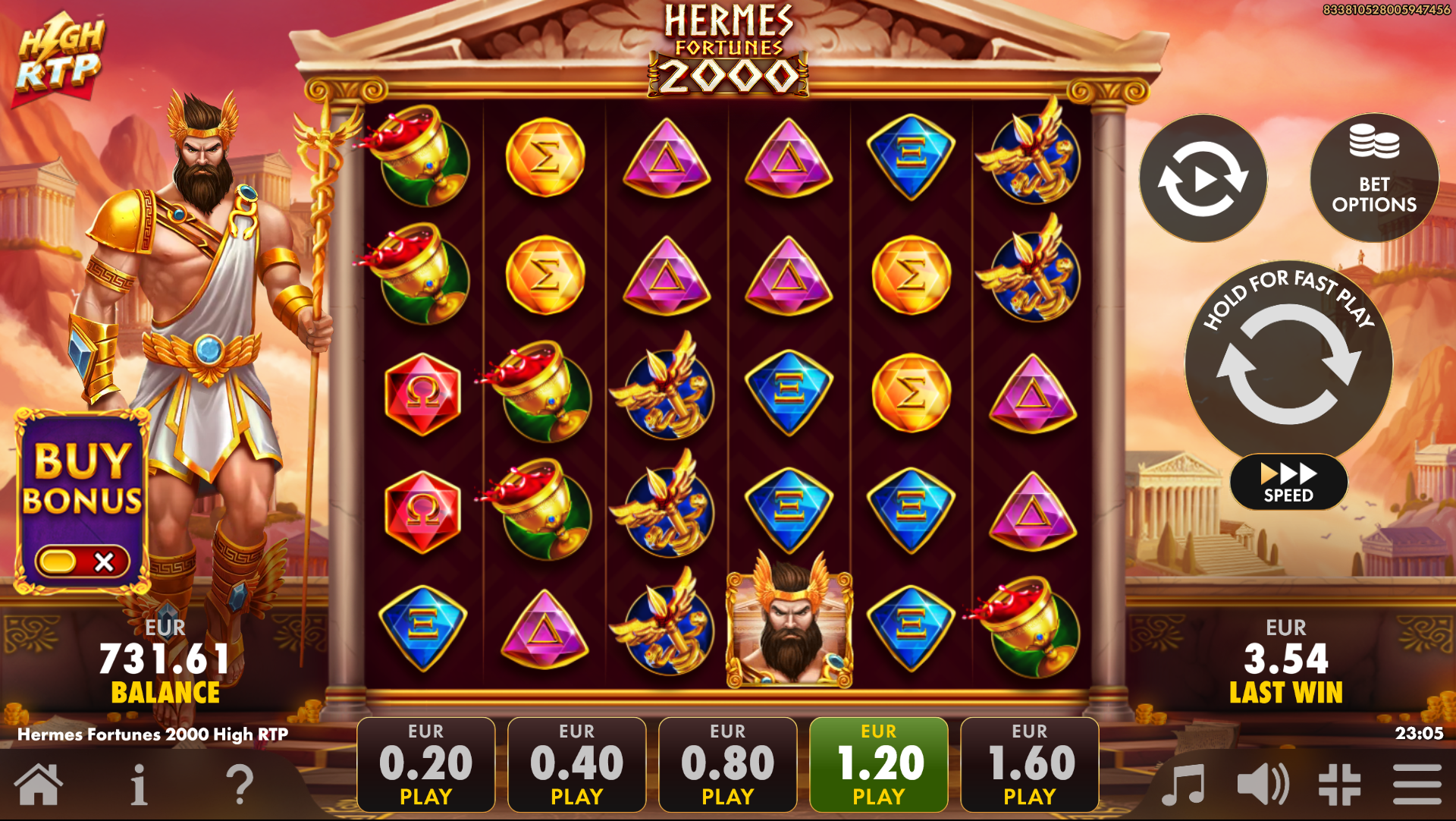This screenshot has width=1456, height=821.
Task: Toggle the music note icon
Action: (x=1183, y=785)
